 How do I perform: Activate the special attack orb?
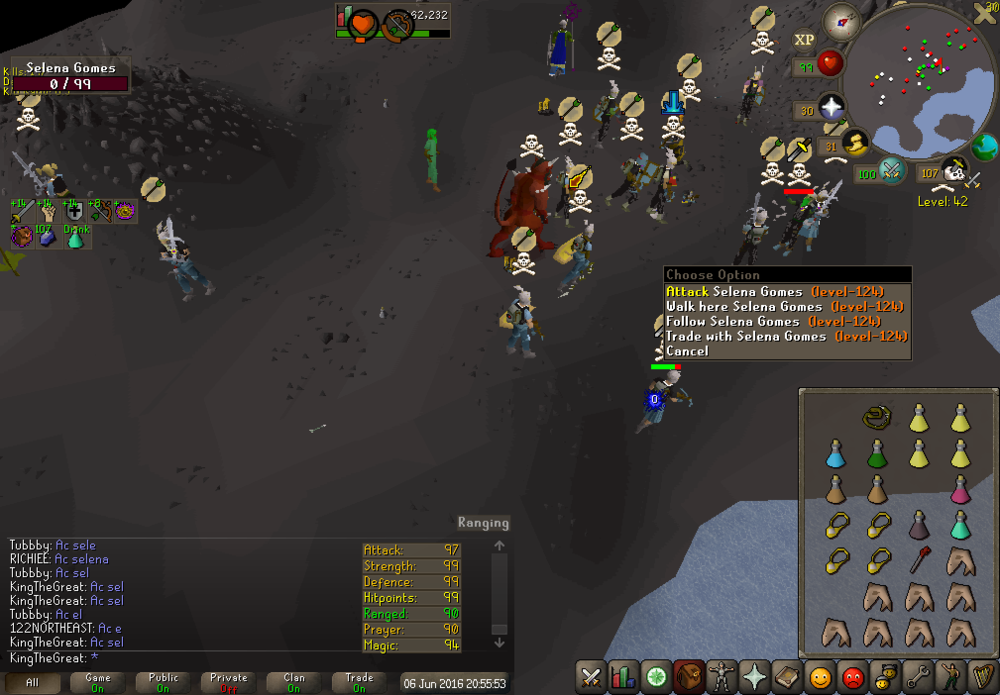pyautogui.click(x=892, y=171)
